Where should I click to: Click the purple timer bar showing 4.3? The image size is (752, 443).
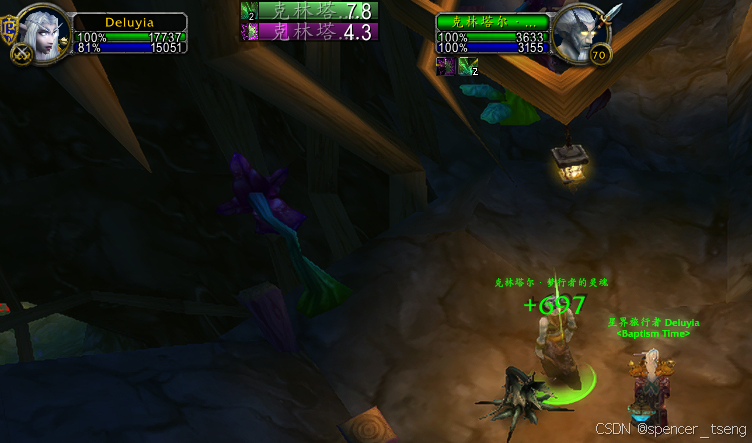309,31
